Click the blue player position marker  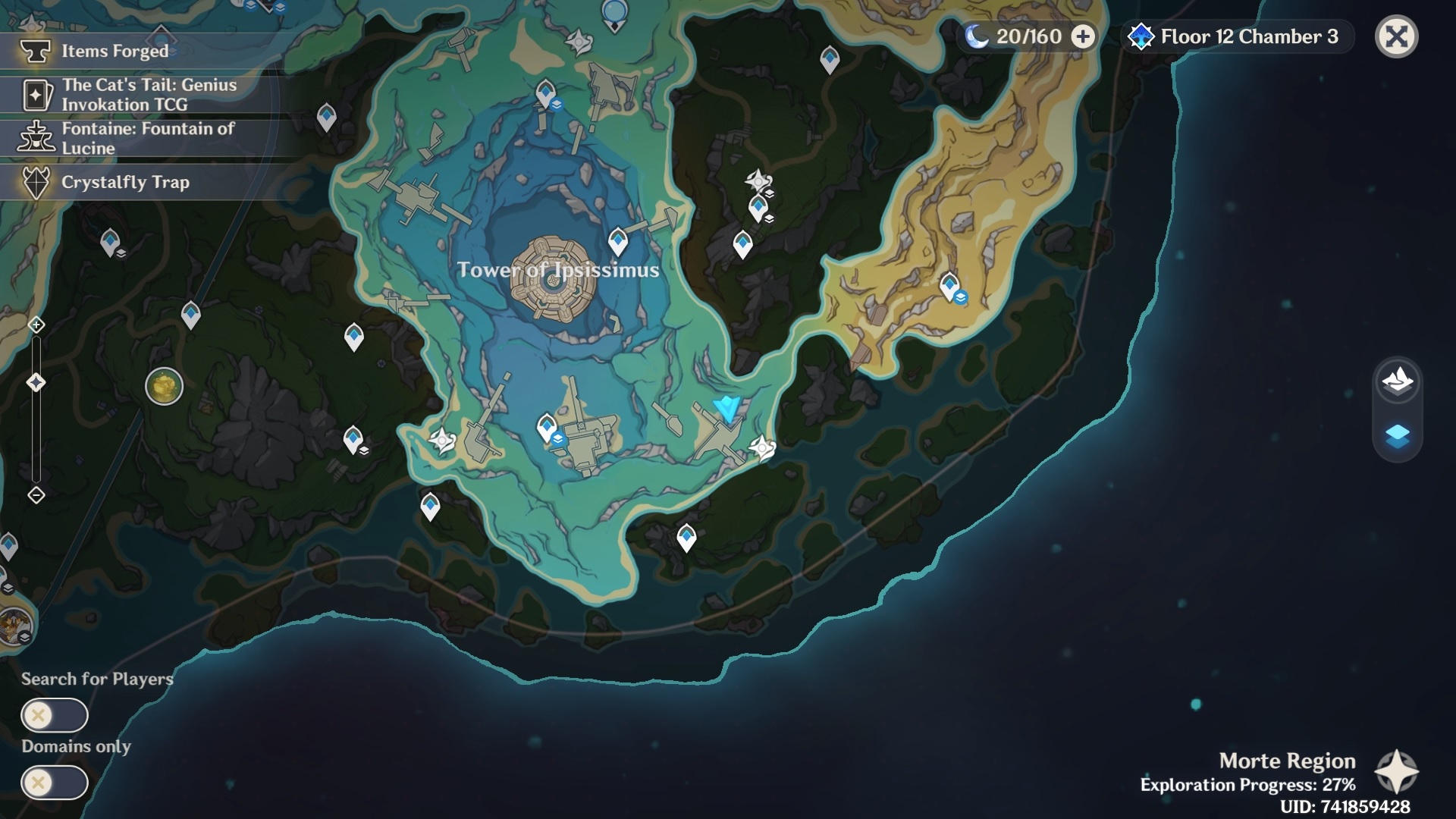(x=725, y=409)
